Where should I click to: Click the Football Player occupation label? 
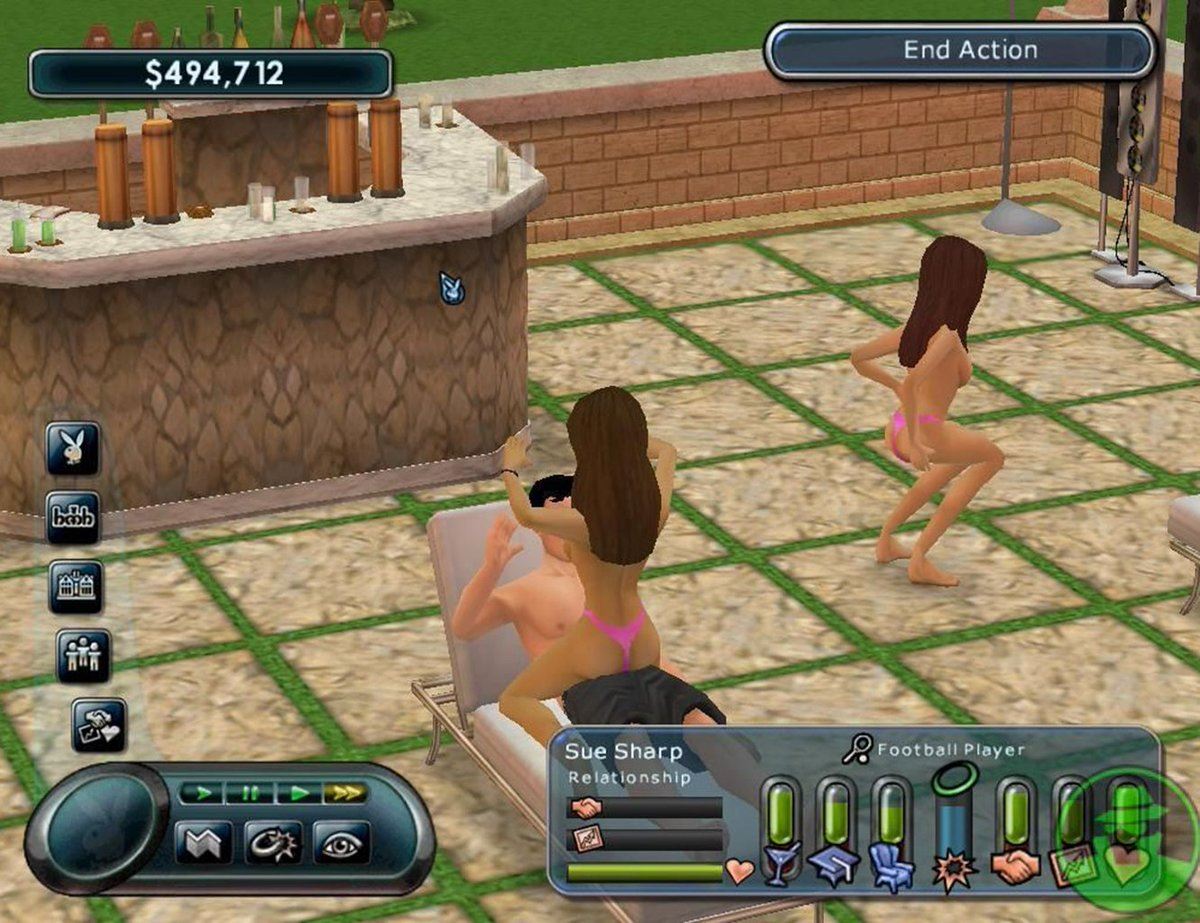(x=950, y=750)
